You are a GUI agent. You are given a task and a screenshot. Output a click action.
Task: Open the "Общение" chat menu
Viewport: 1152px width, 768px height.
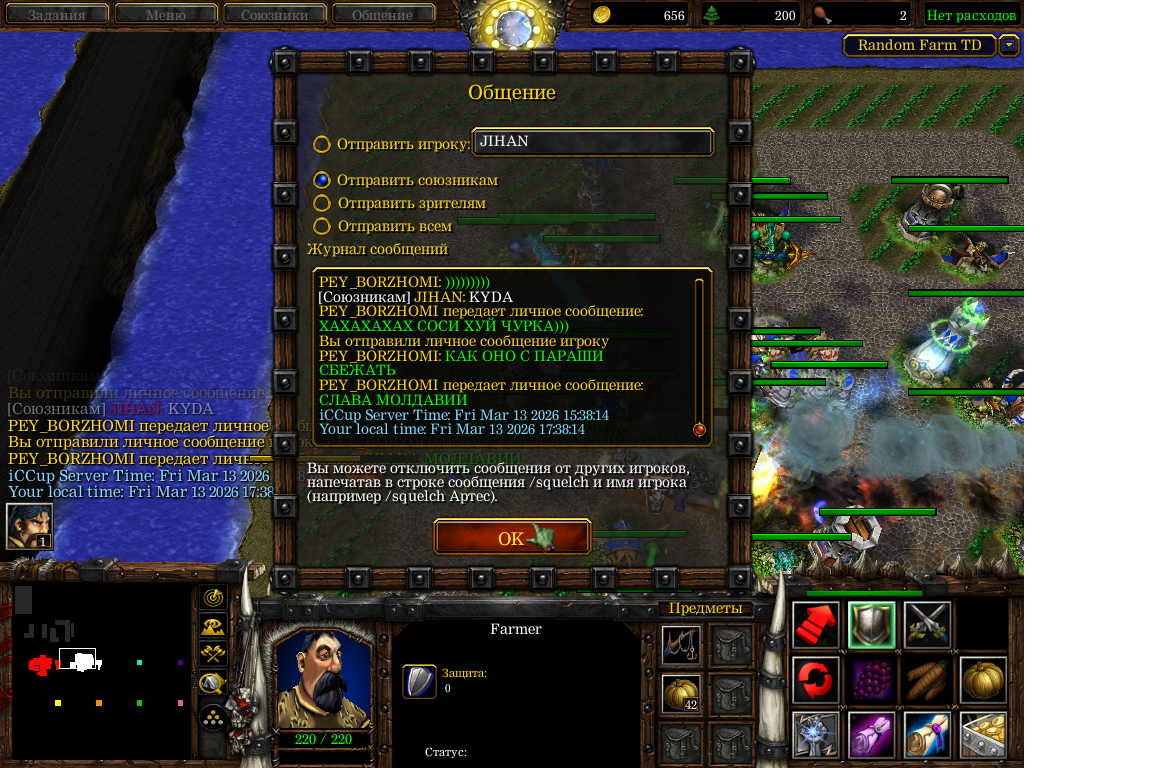(x=382, y=15)
